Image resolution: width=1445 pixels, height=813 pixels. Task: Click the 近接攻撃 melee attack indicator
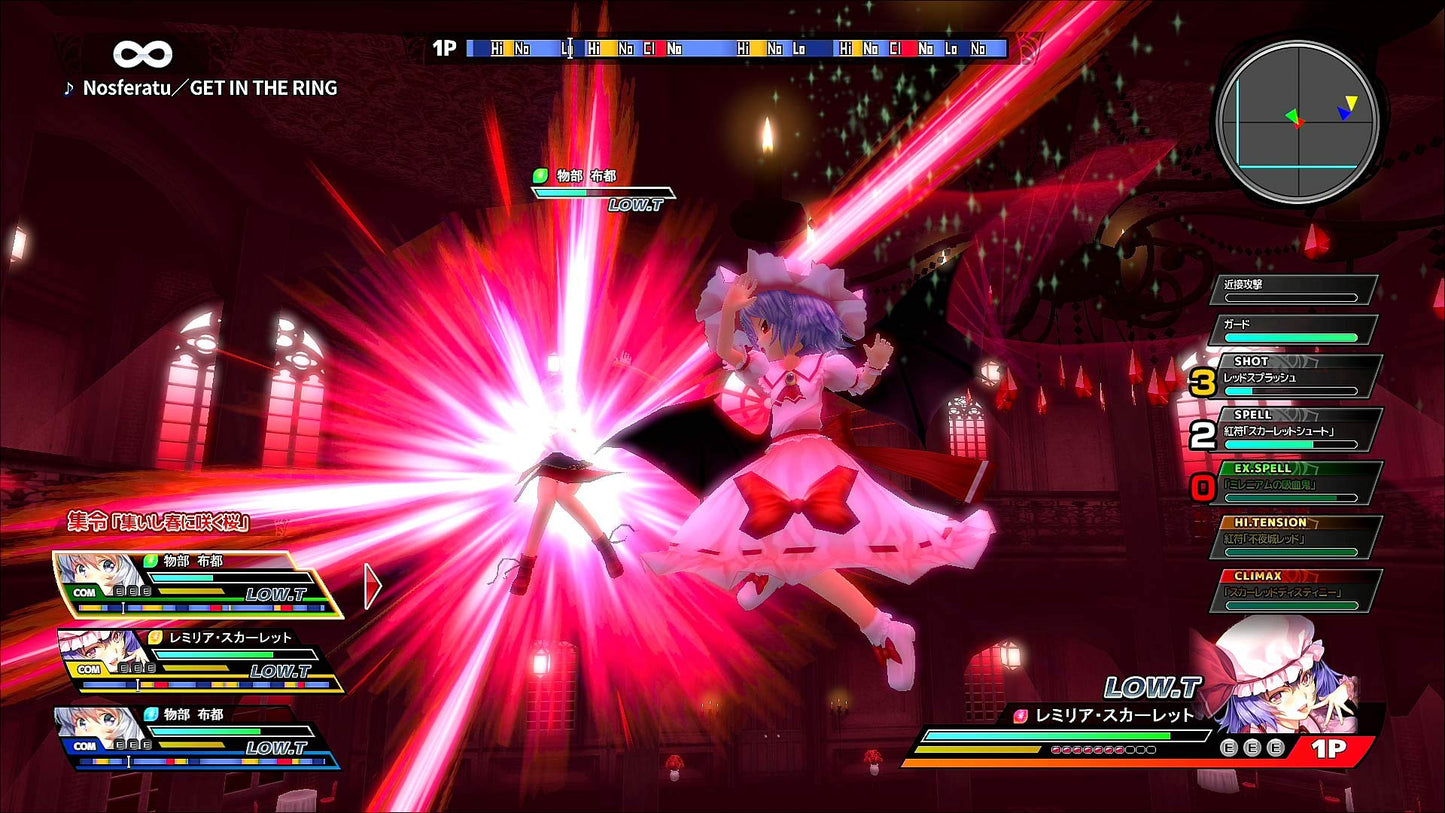pos(1293,288)
